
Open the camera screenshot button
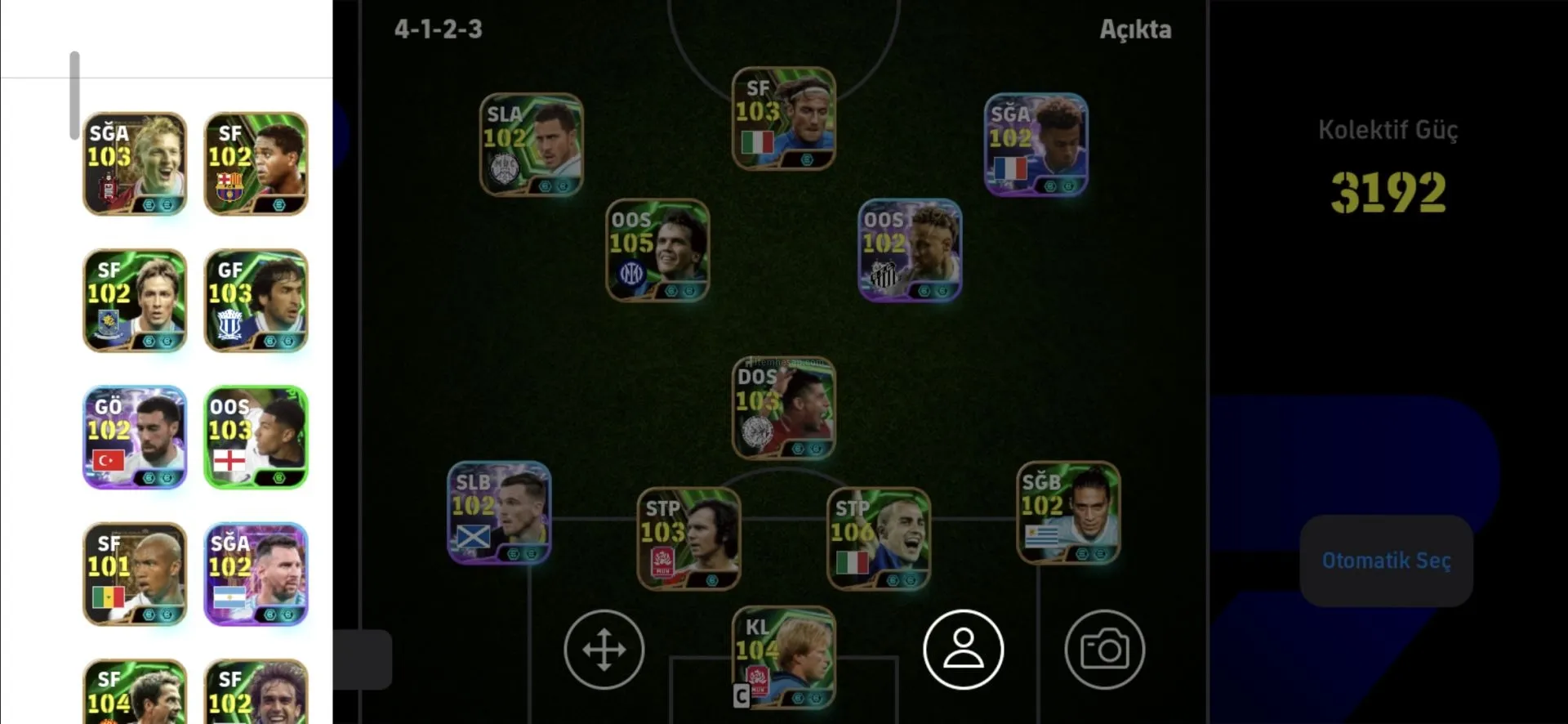click(1104, 650)
